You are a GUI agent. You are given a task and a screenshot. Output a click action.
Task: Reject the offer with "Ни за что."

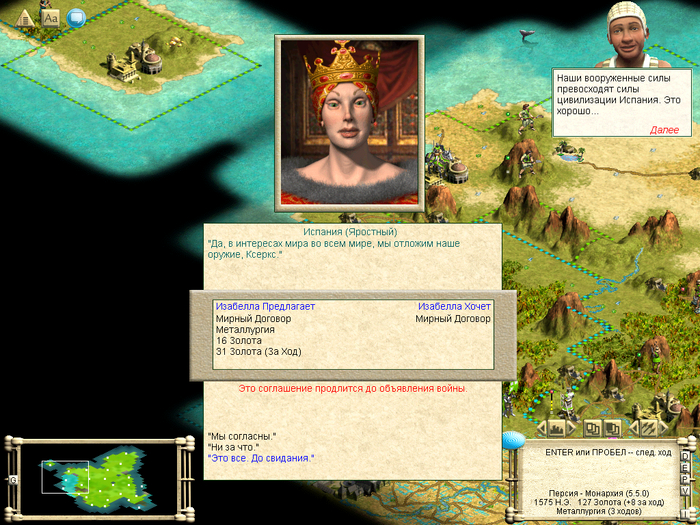[233, 447]
